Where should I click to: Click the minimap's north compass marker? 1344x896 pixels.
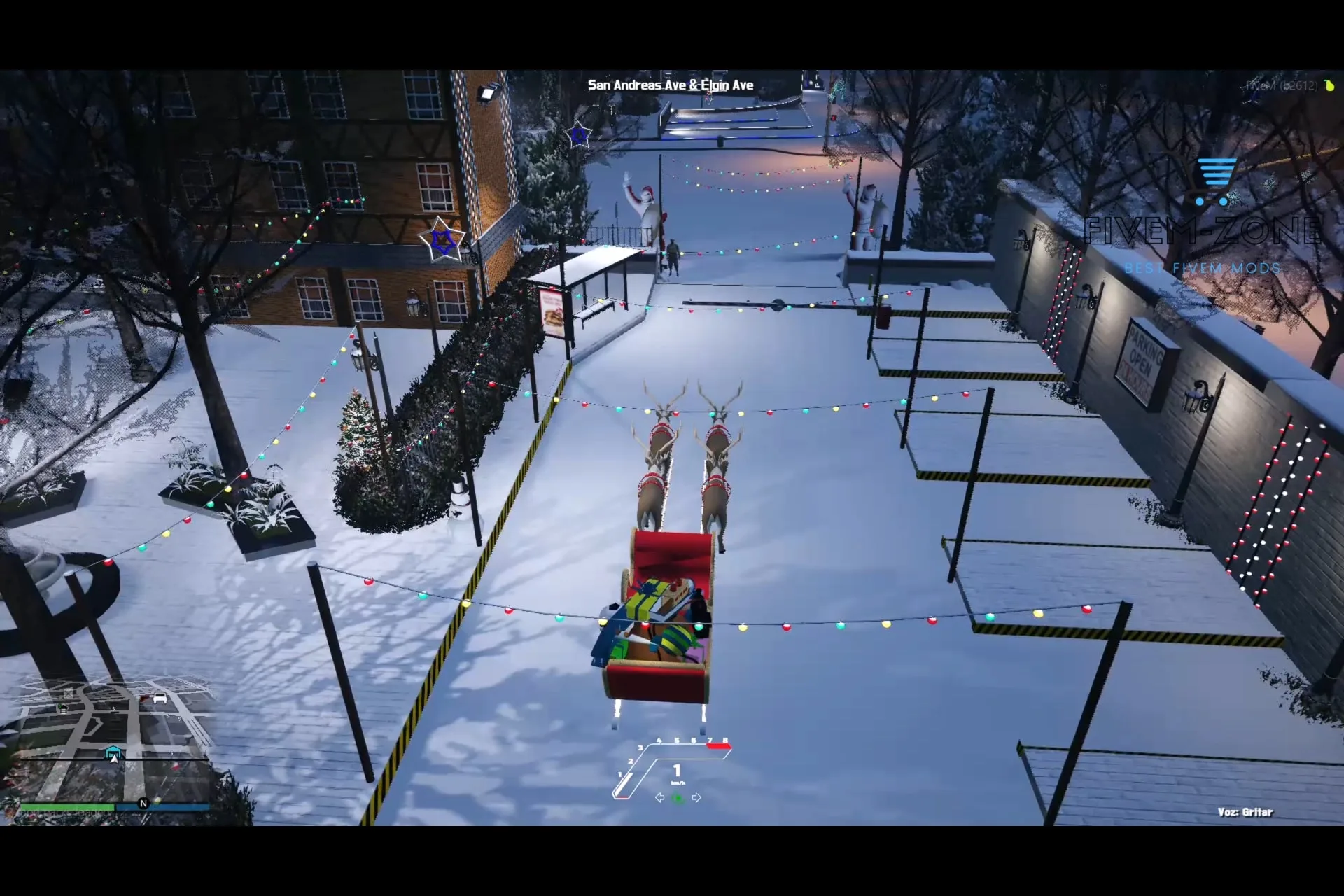(x=143, y=803)
